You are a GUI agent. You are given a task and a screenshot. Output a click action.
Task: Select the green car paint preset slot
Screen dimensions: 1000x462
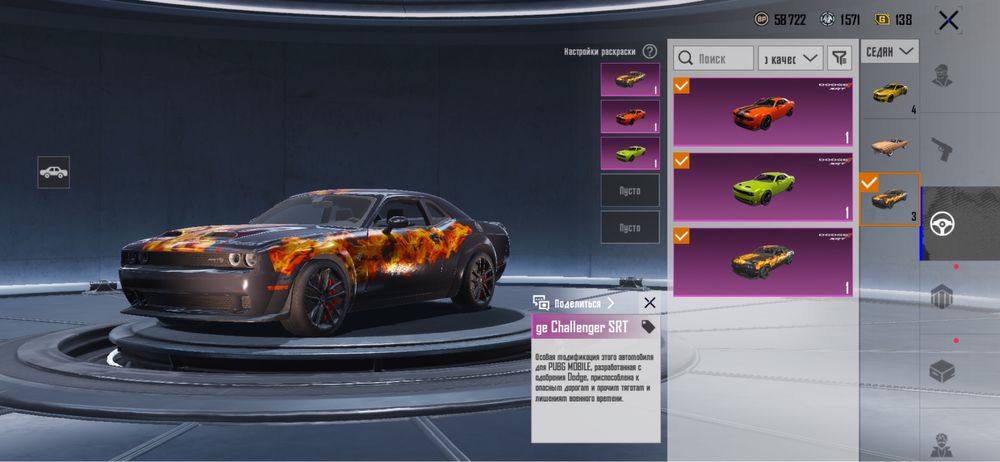pos(630,153)
